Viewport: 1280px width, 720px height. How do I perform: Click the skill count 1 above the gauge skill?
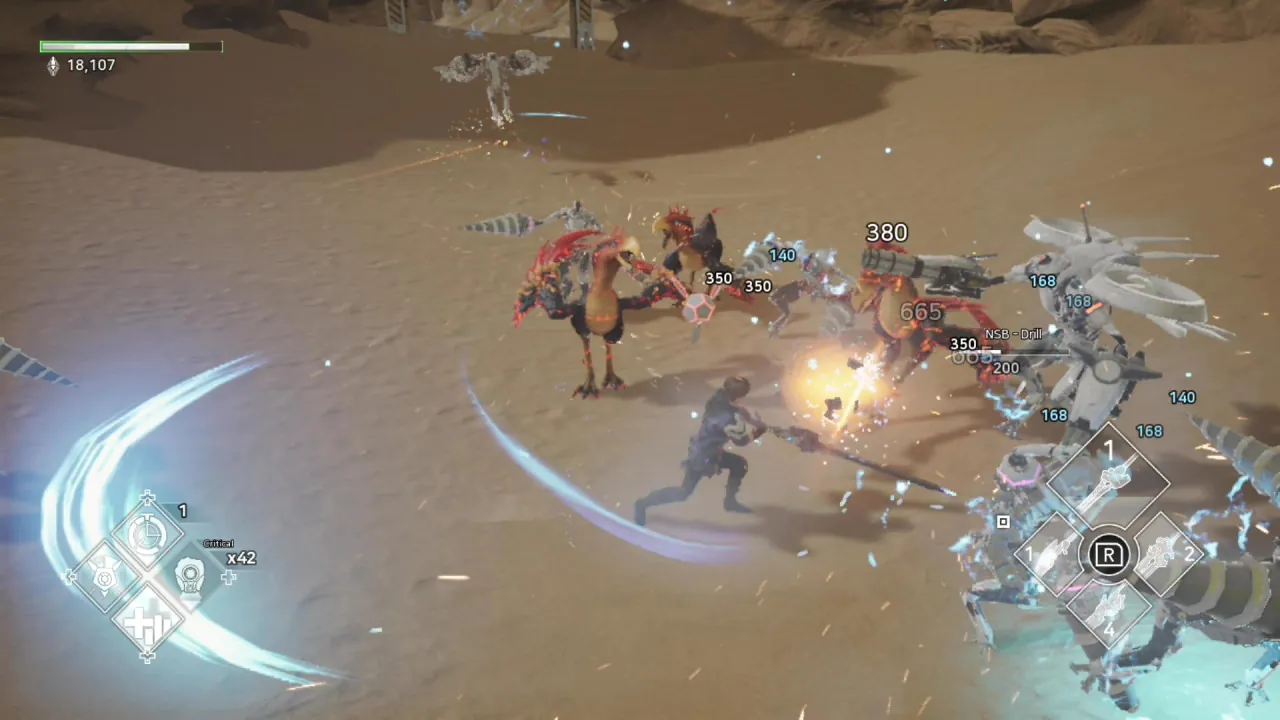coord(183,511)
